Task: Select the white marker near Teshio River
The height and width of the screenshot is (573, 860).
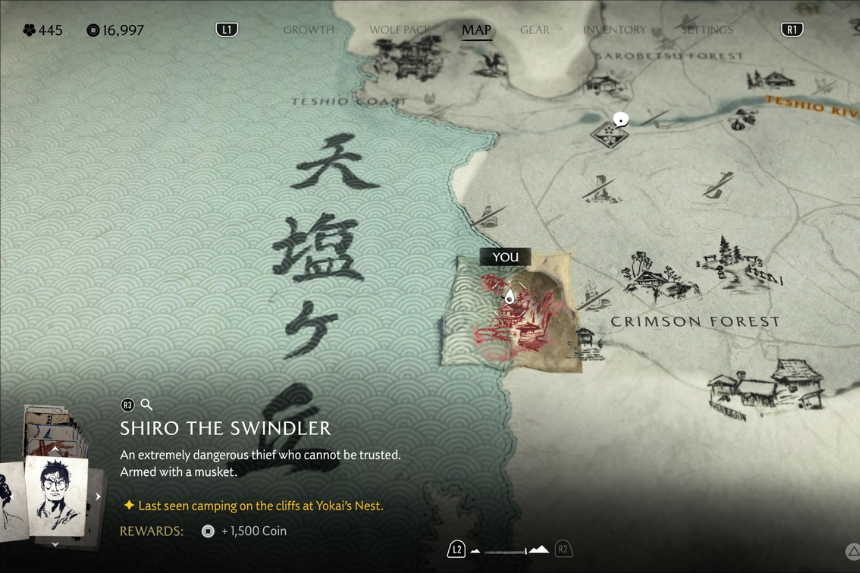Action: point(620,120)
